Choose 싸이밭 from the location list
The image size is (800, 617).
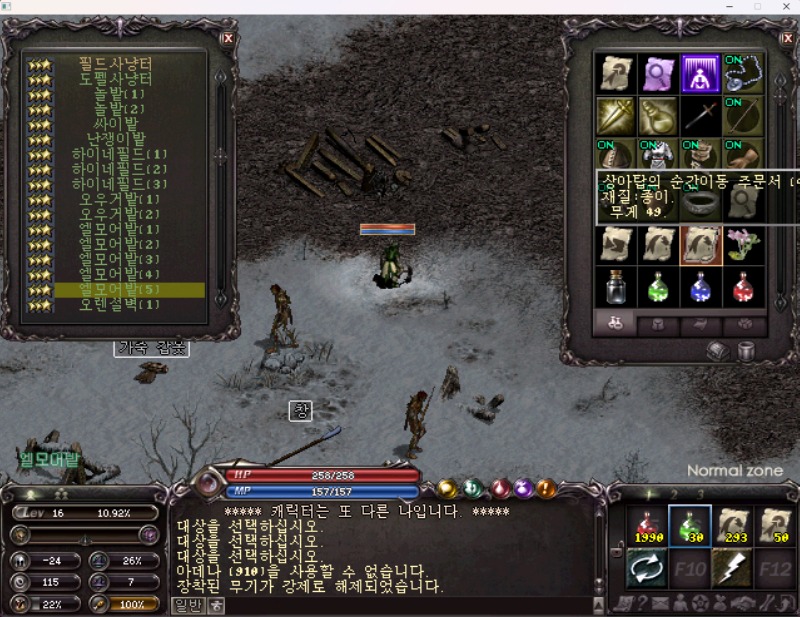click(119, 123)
